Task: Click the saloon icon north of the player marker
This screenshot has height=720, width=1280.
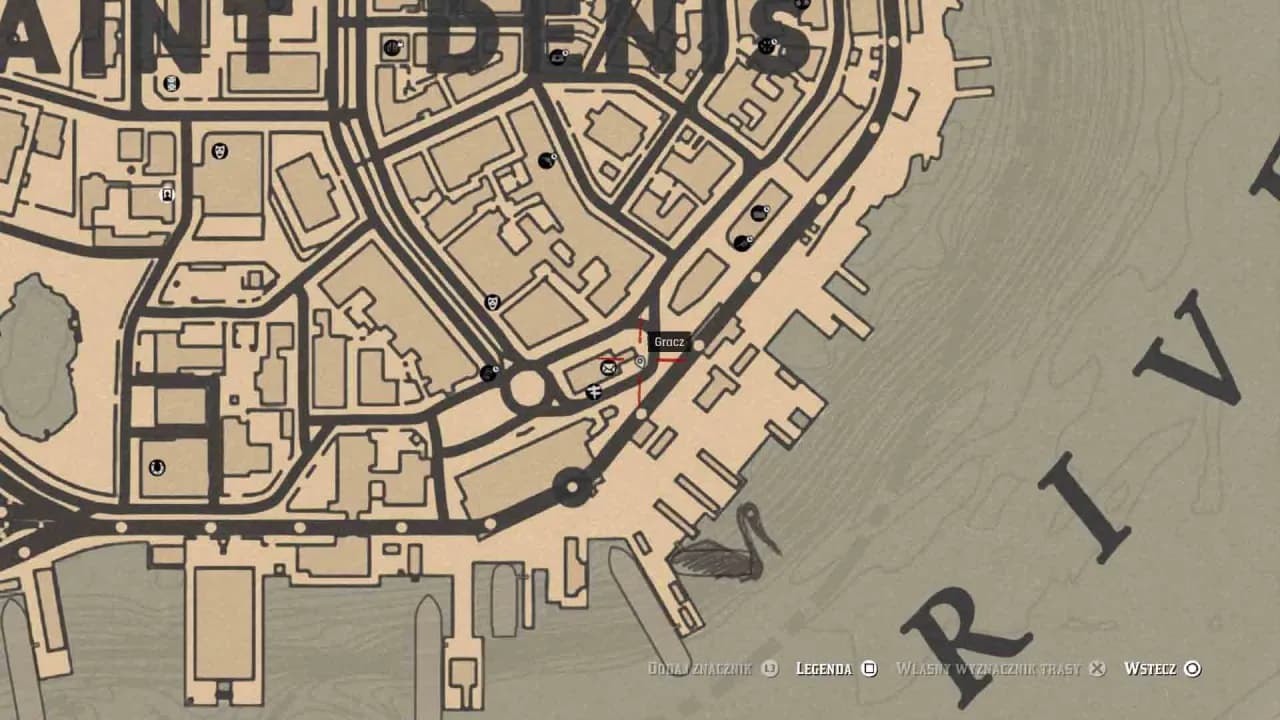Action: pos(546,158)
